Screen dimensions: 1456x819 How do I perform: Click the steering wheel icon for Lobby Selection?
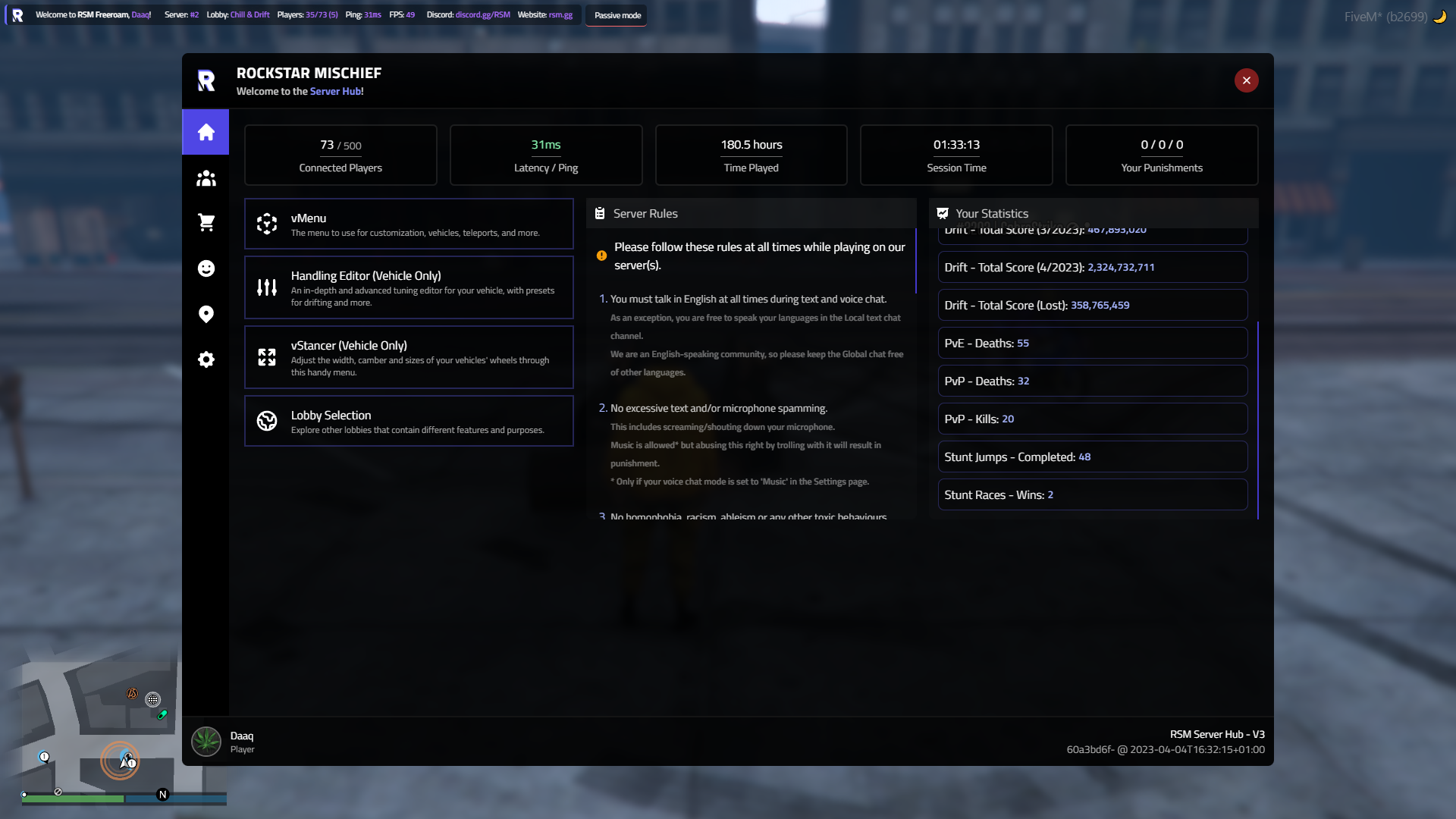pyautogui.click(x=267, y=420)
